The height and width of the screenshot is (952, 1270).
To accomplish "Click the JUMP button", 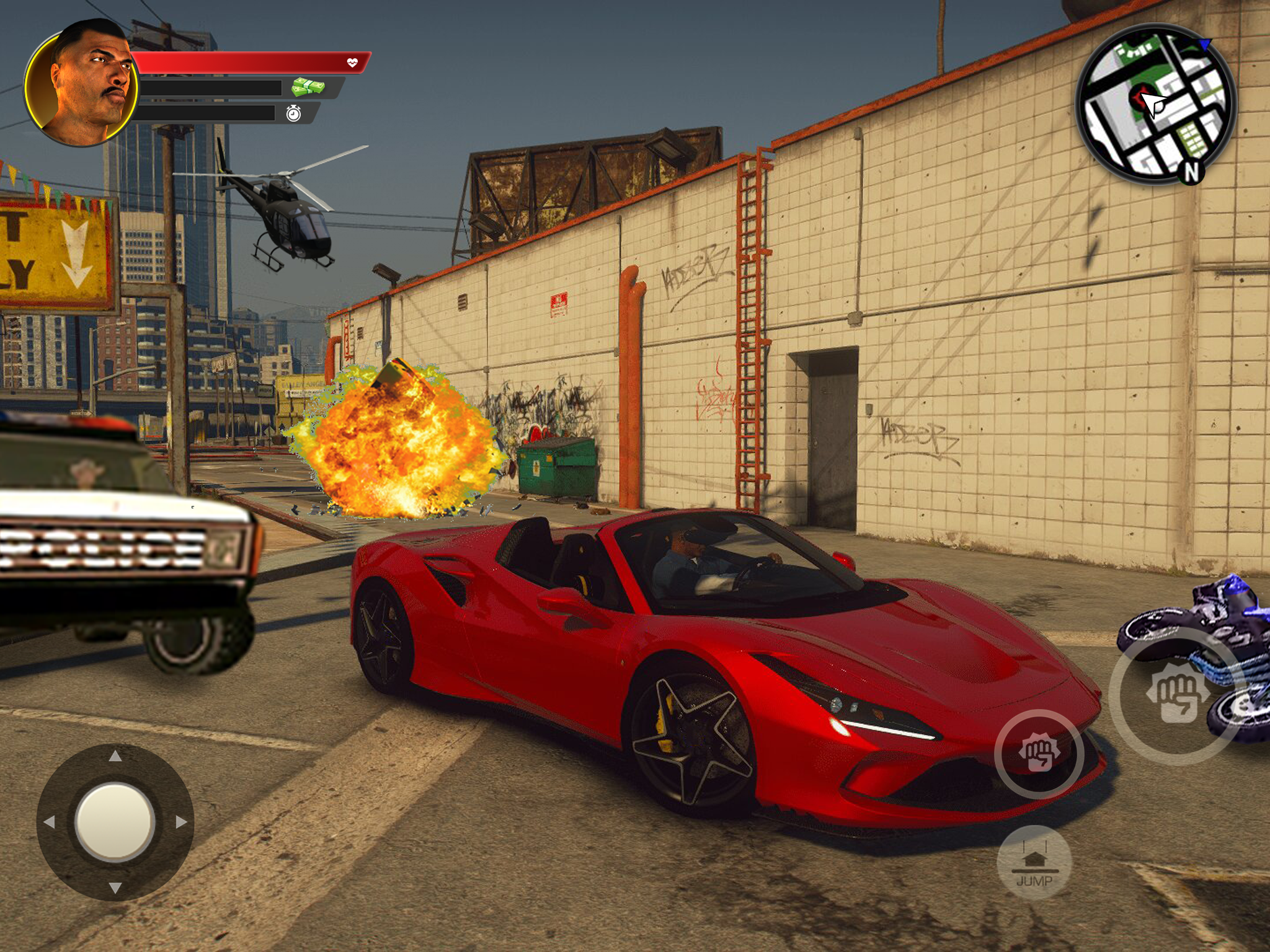I will (1034, 863).
